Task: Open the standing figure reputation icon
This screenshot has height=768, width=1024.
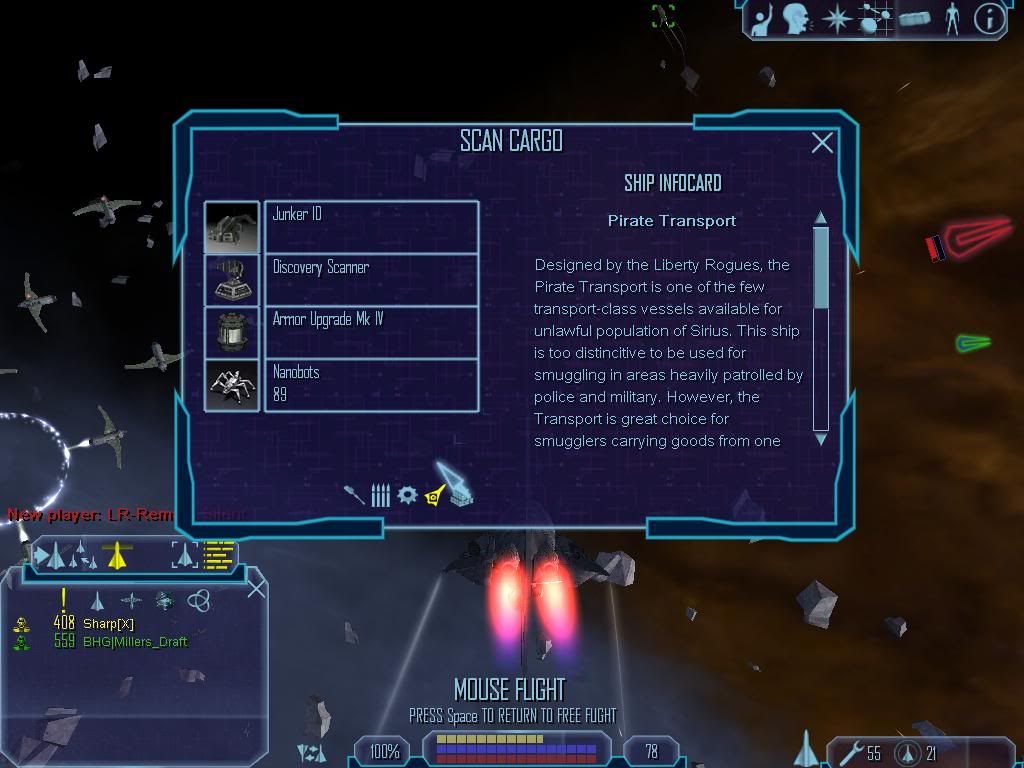Action: click(x=951, y=19)
